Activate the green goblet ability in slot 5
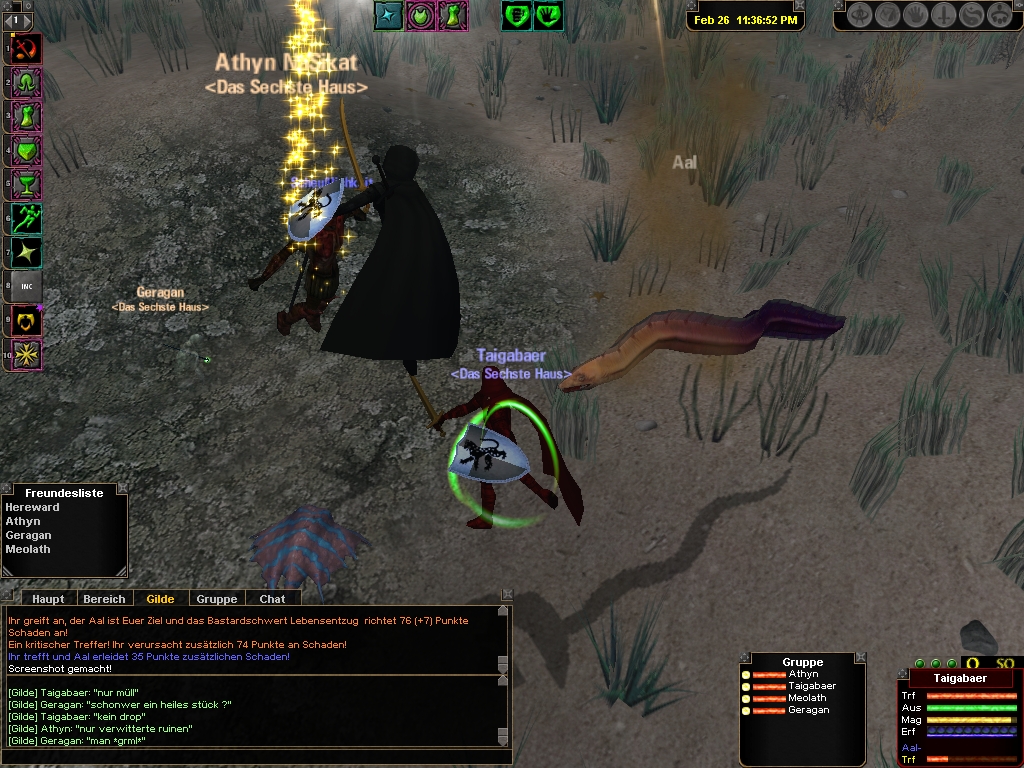 27,183
